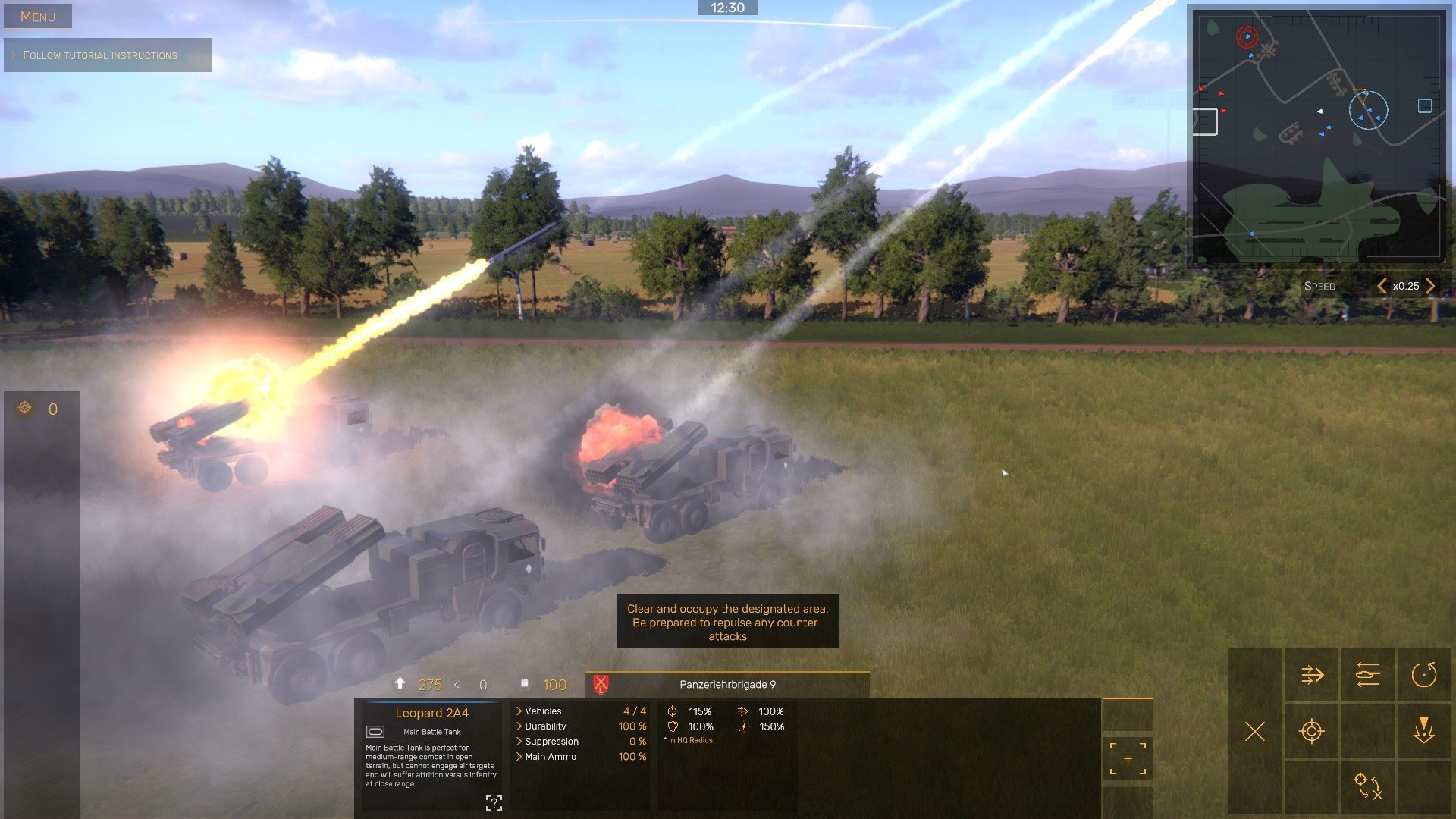1456x819 pixels.
Task: Activate the crosshair attack command
Action: pos(1312,732)
